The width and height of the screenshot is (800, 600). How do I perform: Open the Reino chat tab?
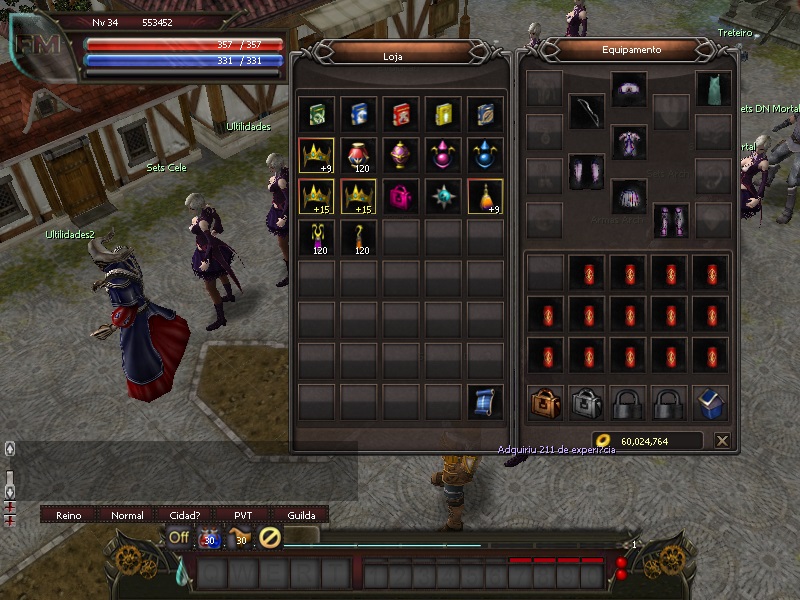coord(69,515)
